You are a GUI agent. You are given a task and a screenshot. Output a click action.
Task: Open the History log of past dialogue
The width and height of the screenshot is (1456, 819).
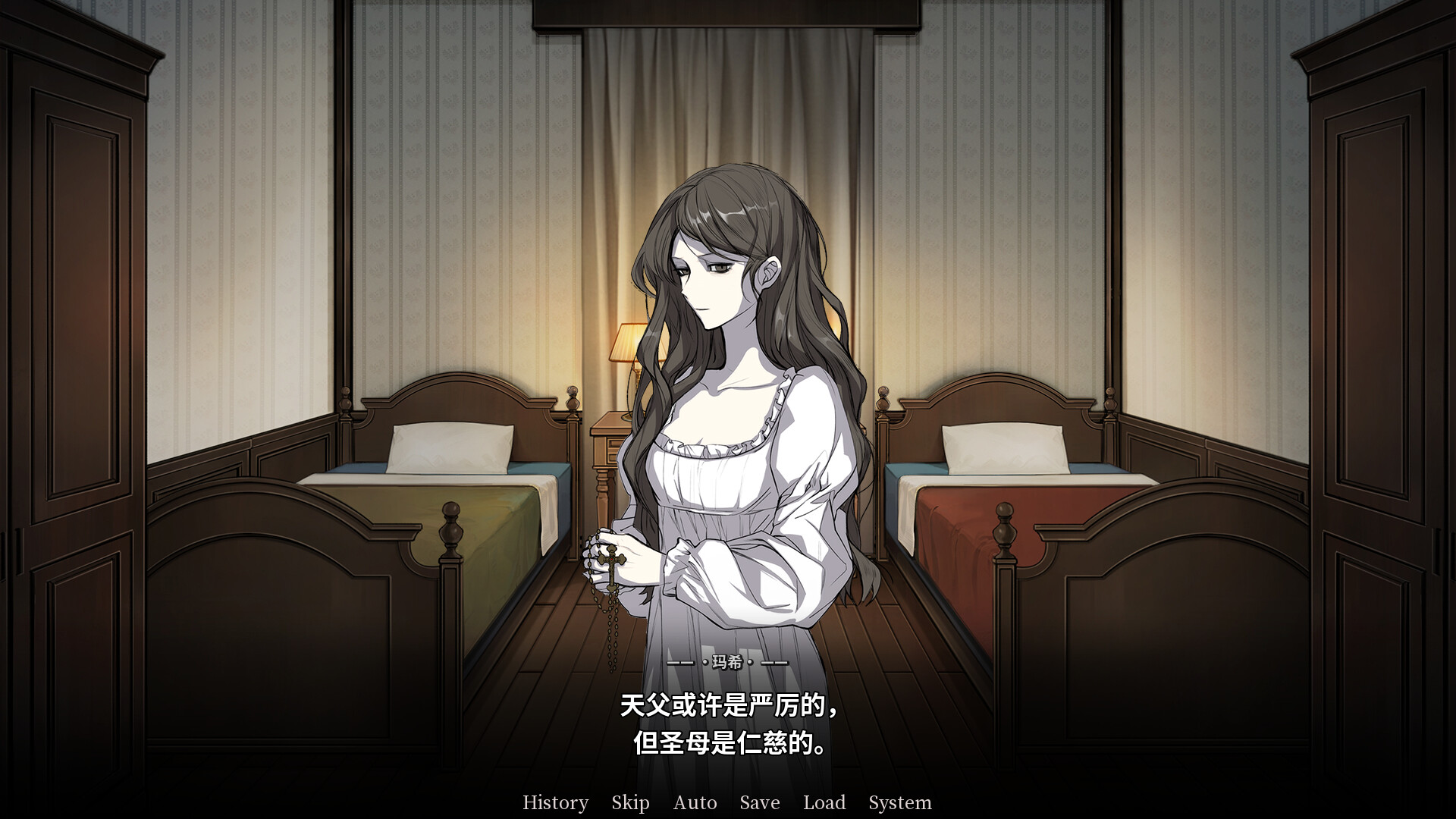556,802
